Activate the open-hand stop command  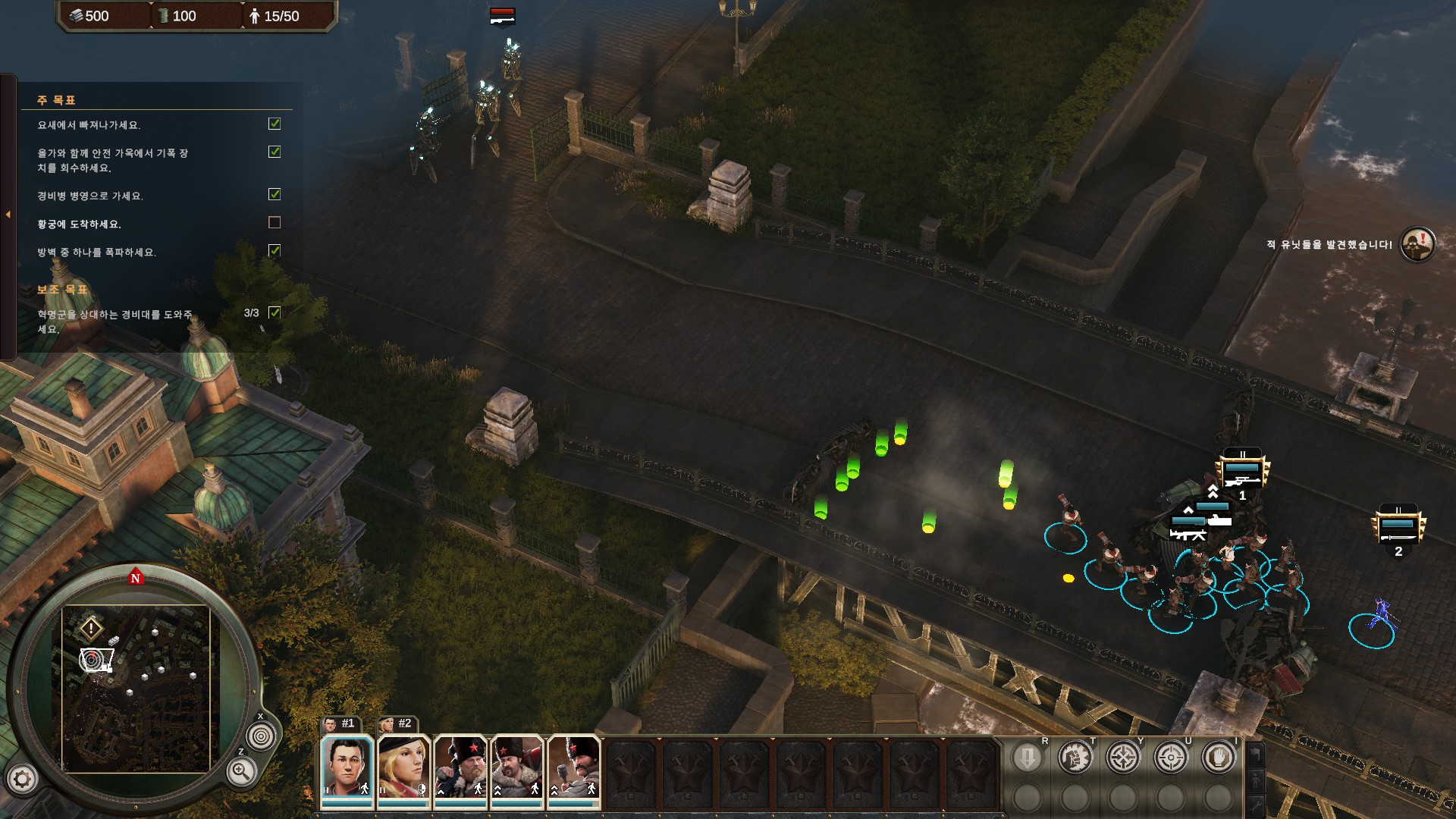click(1218, 757)
